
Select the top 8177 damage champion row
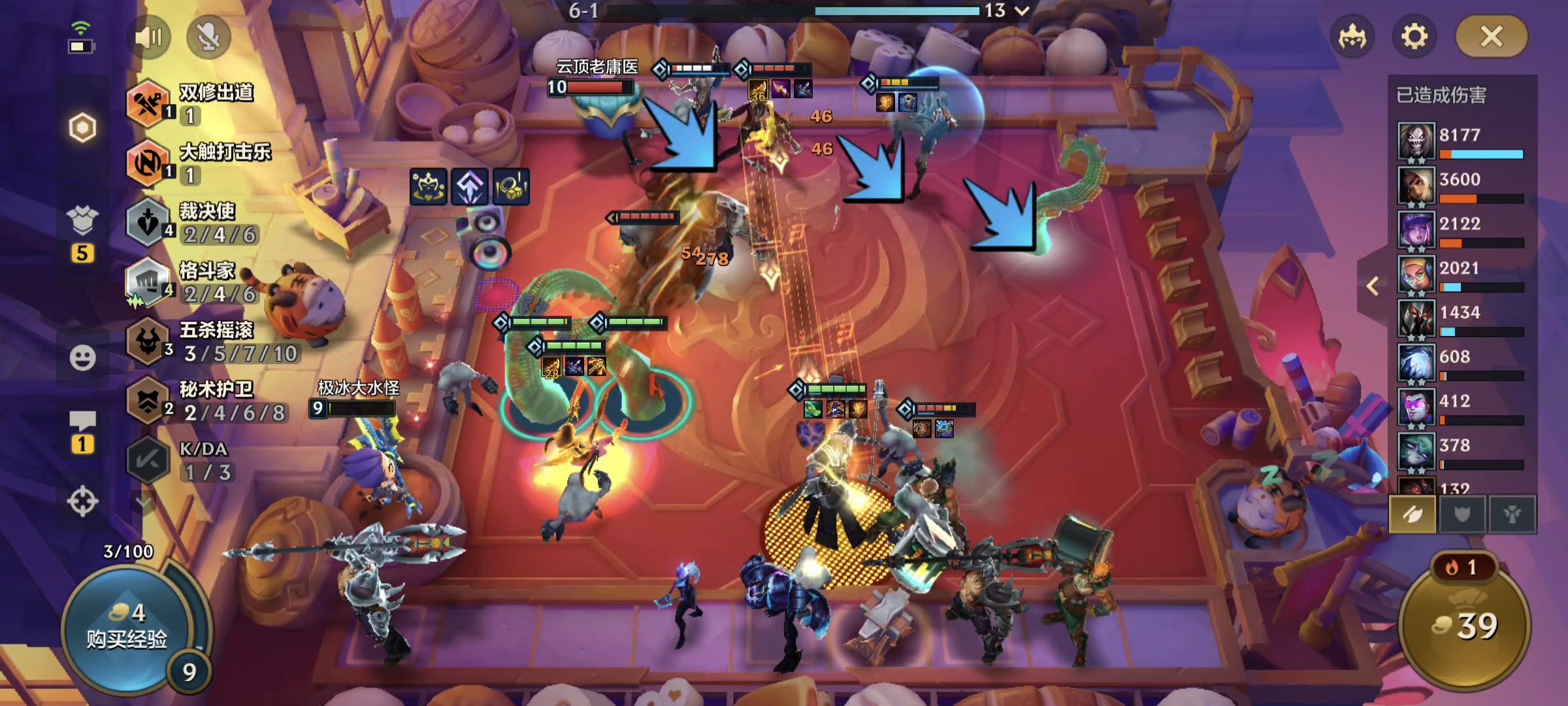[x=1461, y=141]
